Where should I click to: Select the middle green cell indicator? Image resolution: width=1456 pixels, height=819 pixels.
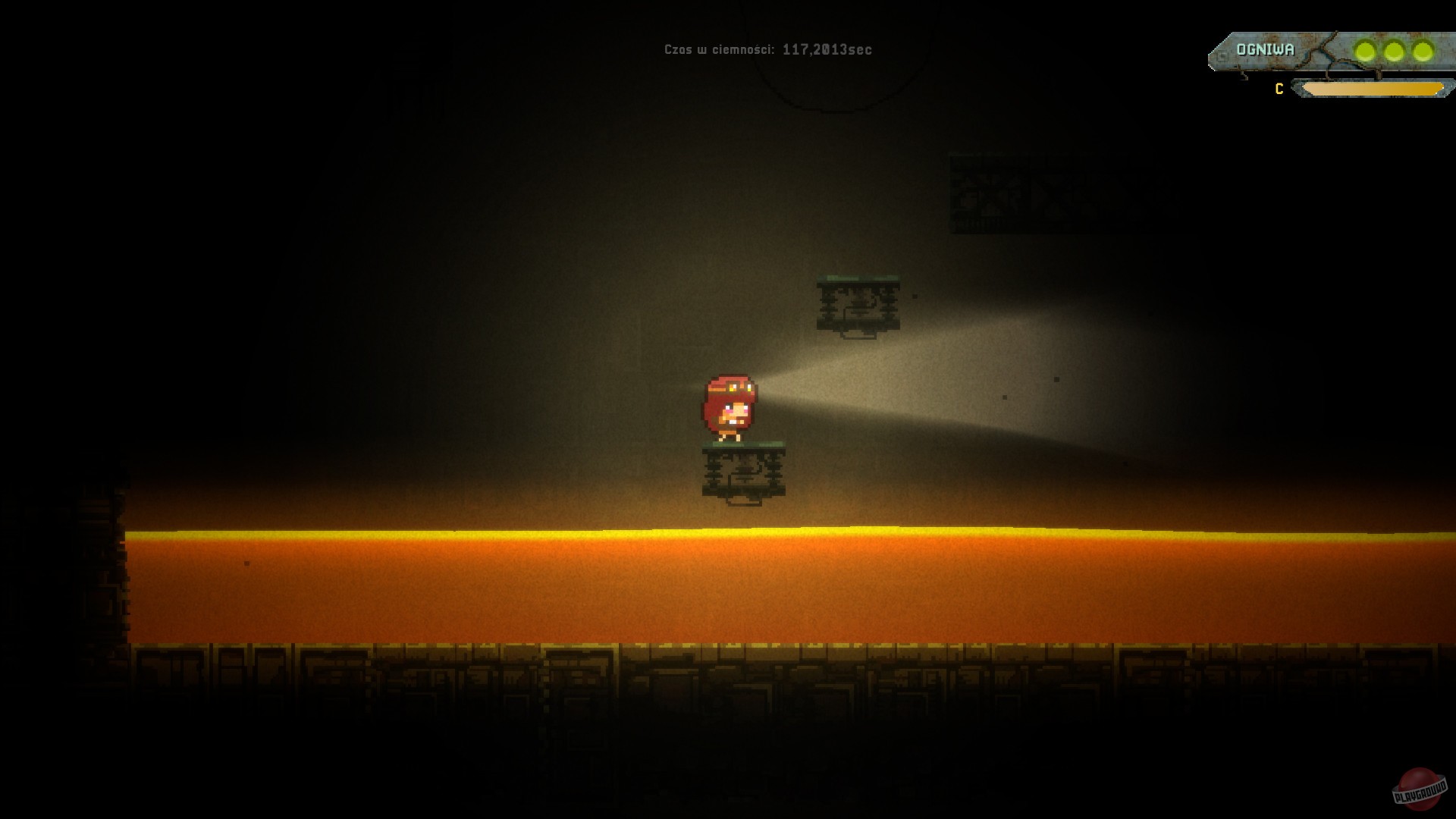1394,51
